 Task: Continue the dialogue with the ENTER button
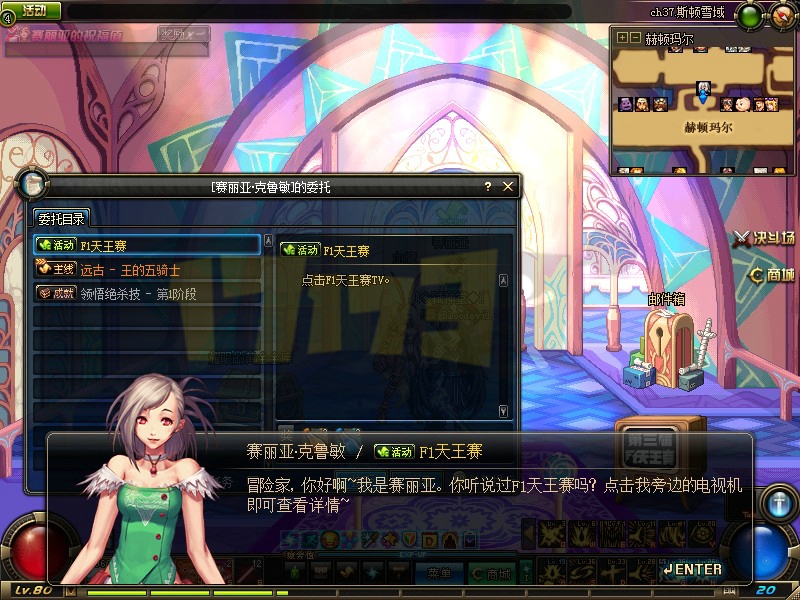point(692,569)
